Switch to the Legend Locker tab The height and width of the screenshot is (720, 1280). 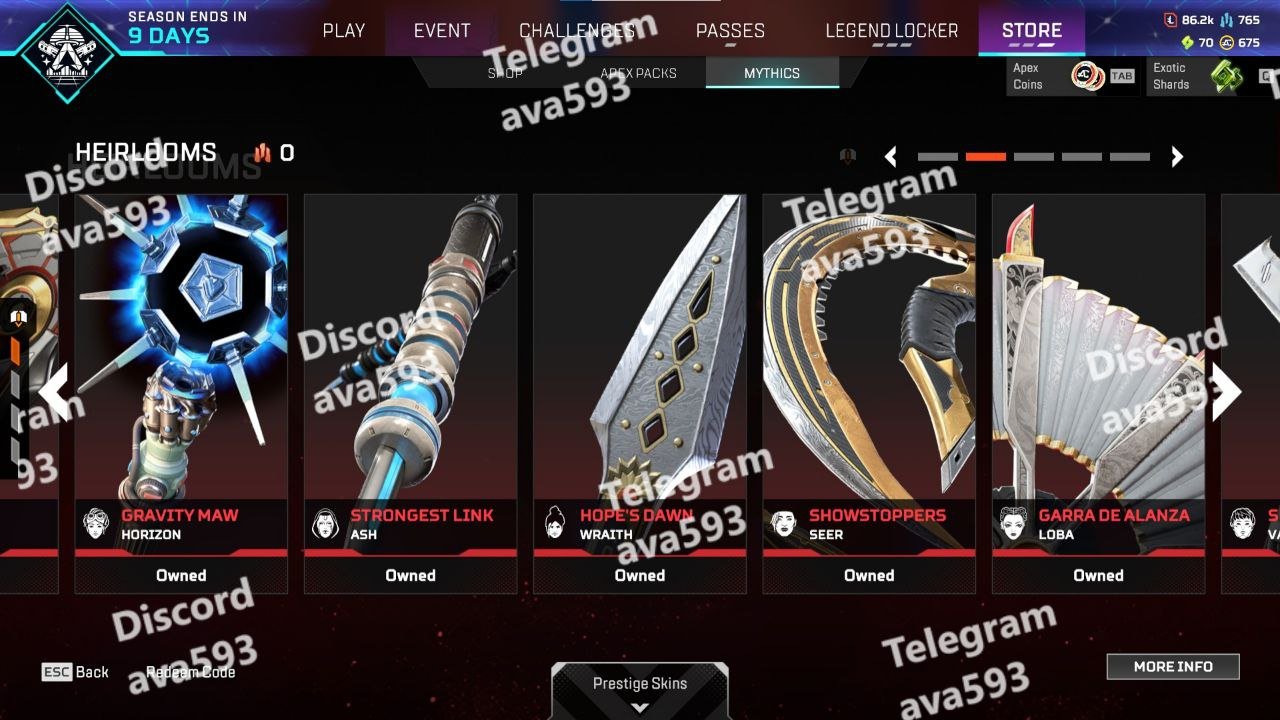pyautogui.click(x=891, y=31)
